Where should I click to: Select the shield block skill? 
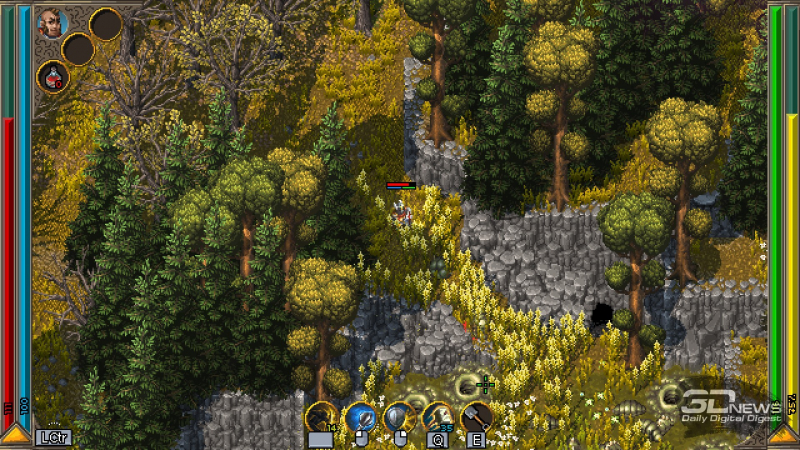coord(398,416)
